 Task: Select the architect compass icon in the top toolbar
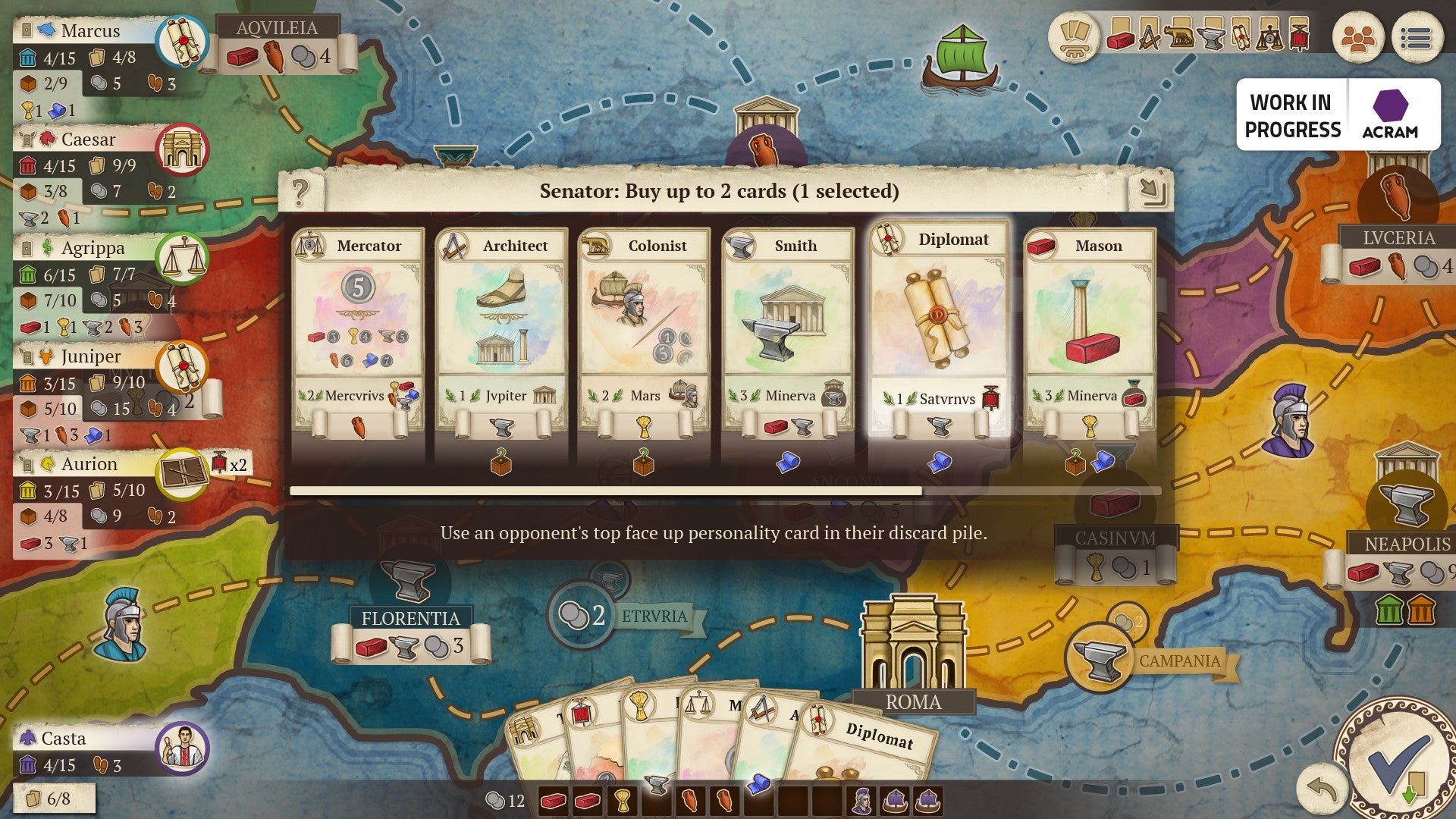point(1149,38)
